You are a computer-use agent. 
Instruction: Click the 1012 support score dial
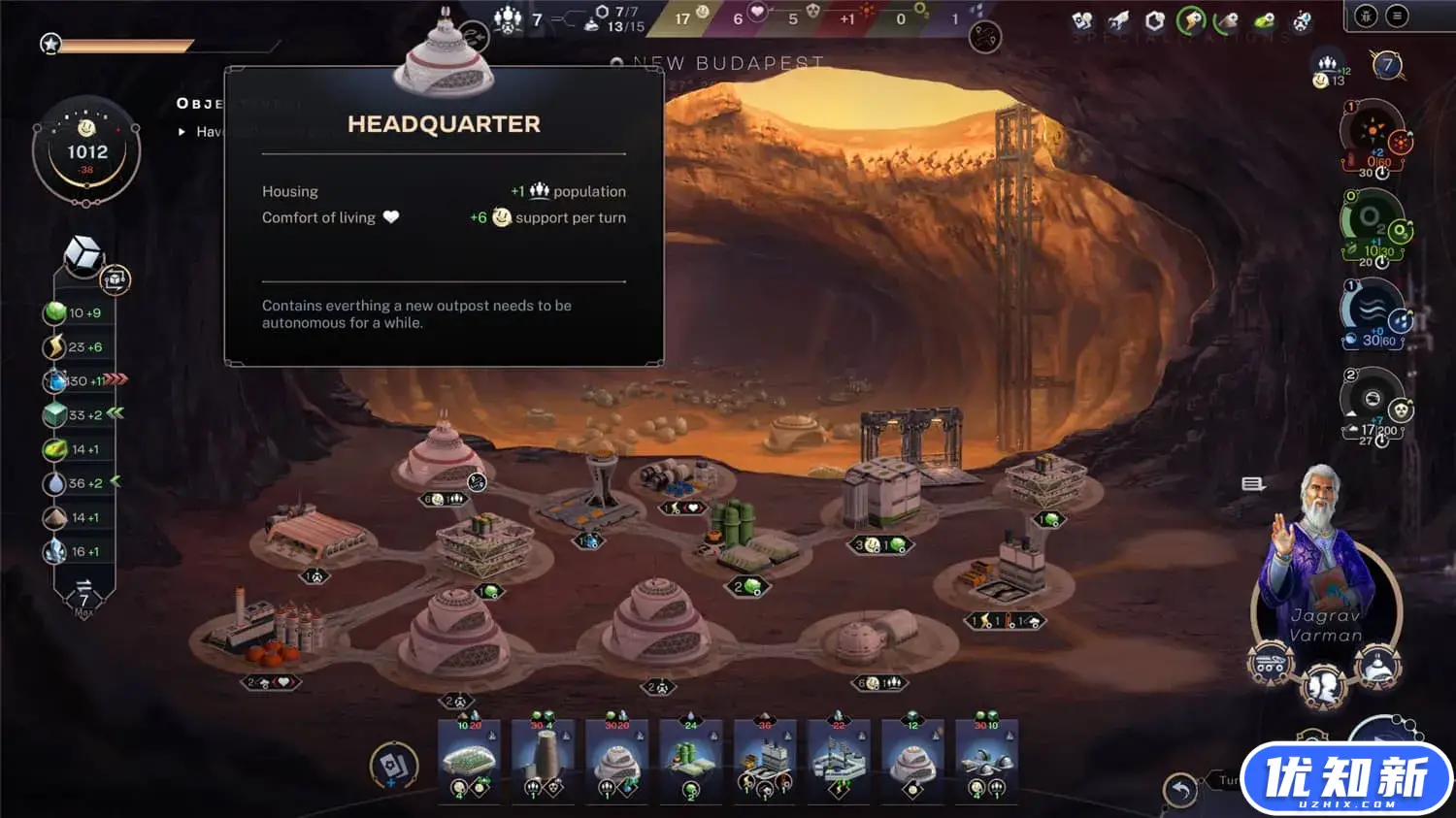[x=86, y=152]
